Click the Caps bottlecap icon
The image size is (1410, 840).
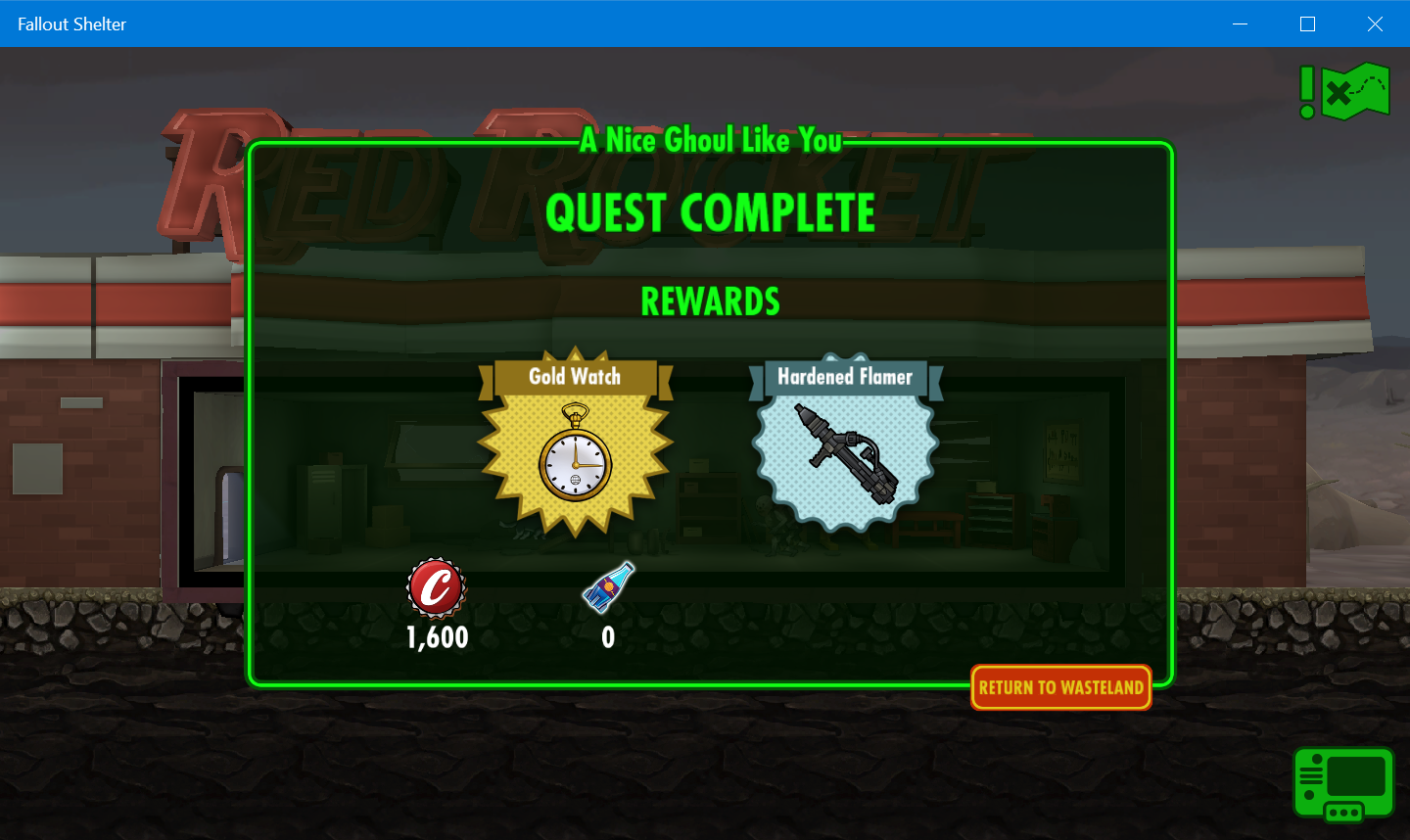(437, 588)
